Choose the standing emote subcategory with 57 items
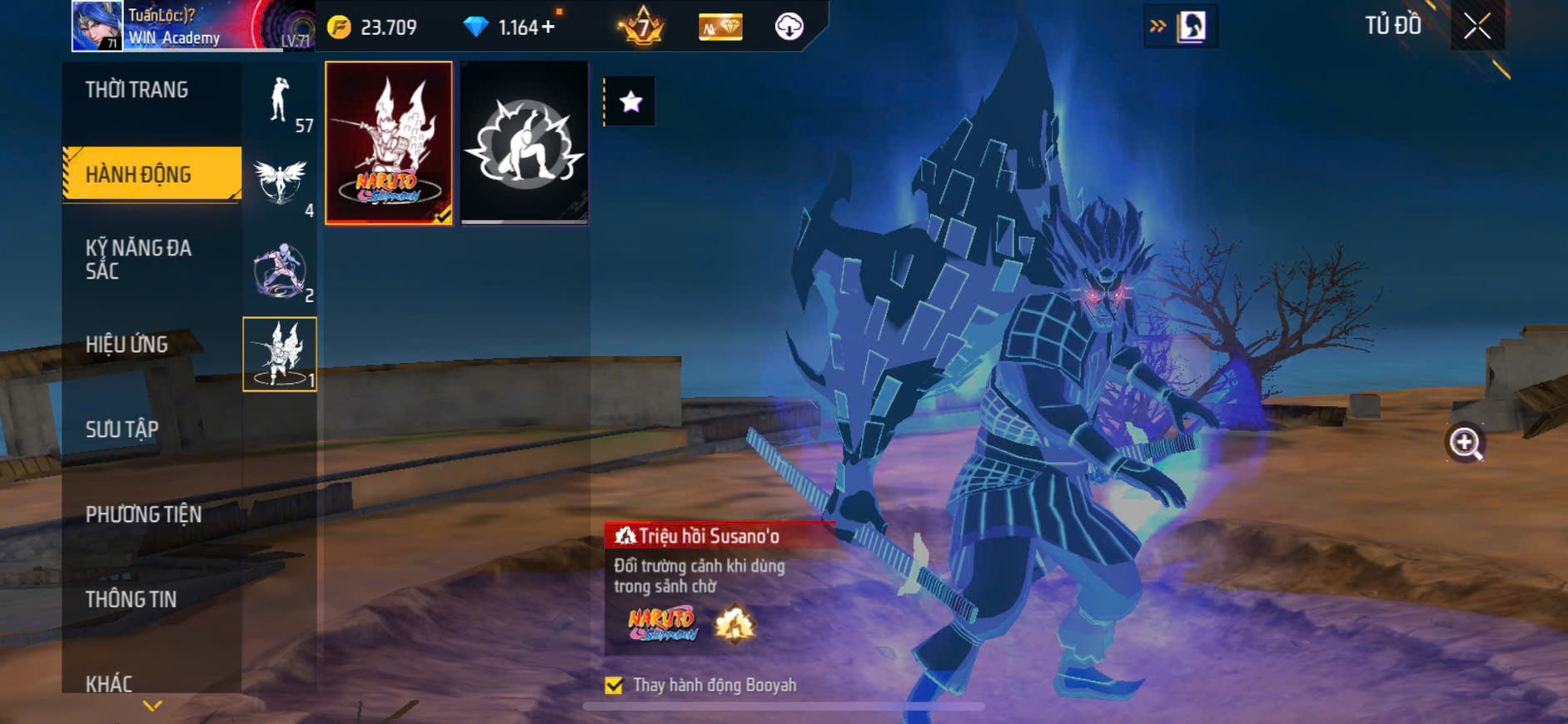Screen dimensions: 1568x724 pyautogui.click(x=280, y=102)
